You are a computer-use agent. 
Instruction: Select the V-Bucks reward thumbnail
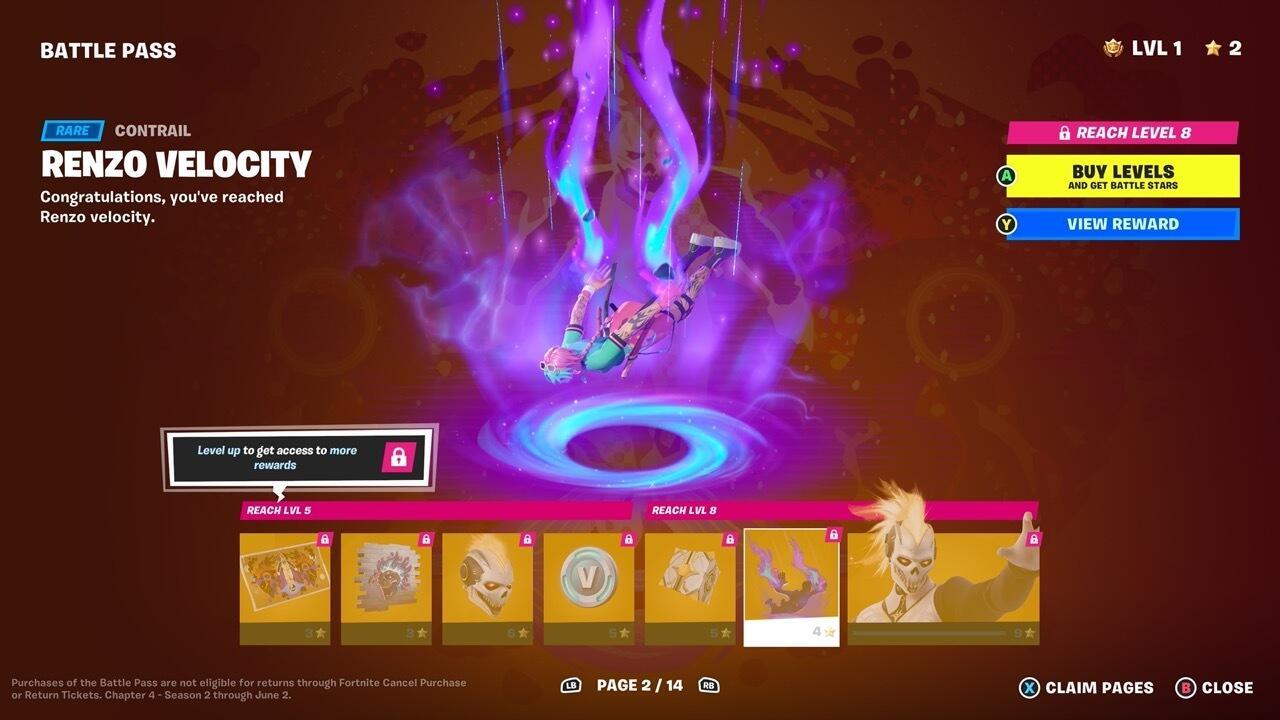coord(588,580)
